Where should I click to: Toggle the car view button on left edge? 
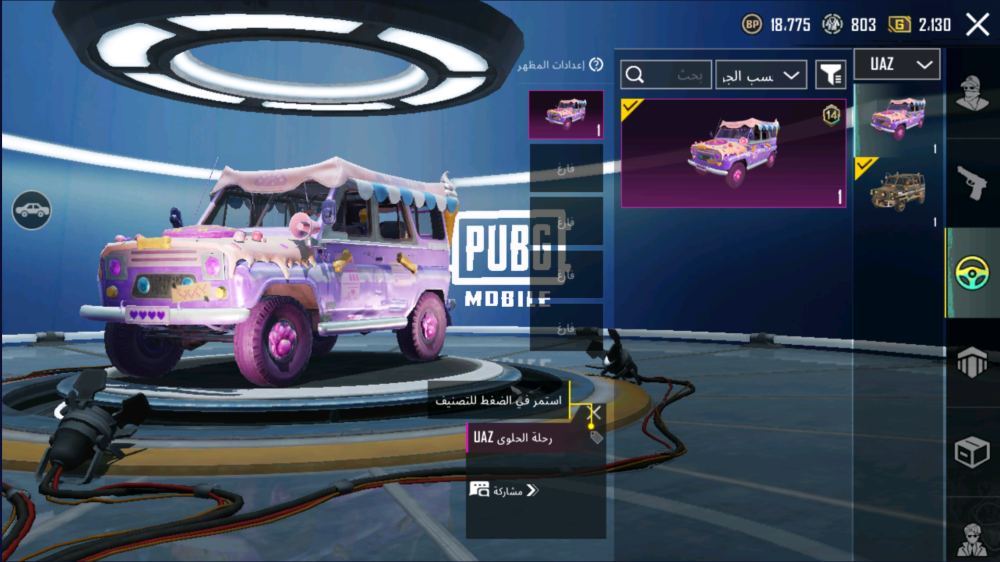(x=32, y=209)
